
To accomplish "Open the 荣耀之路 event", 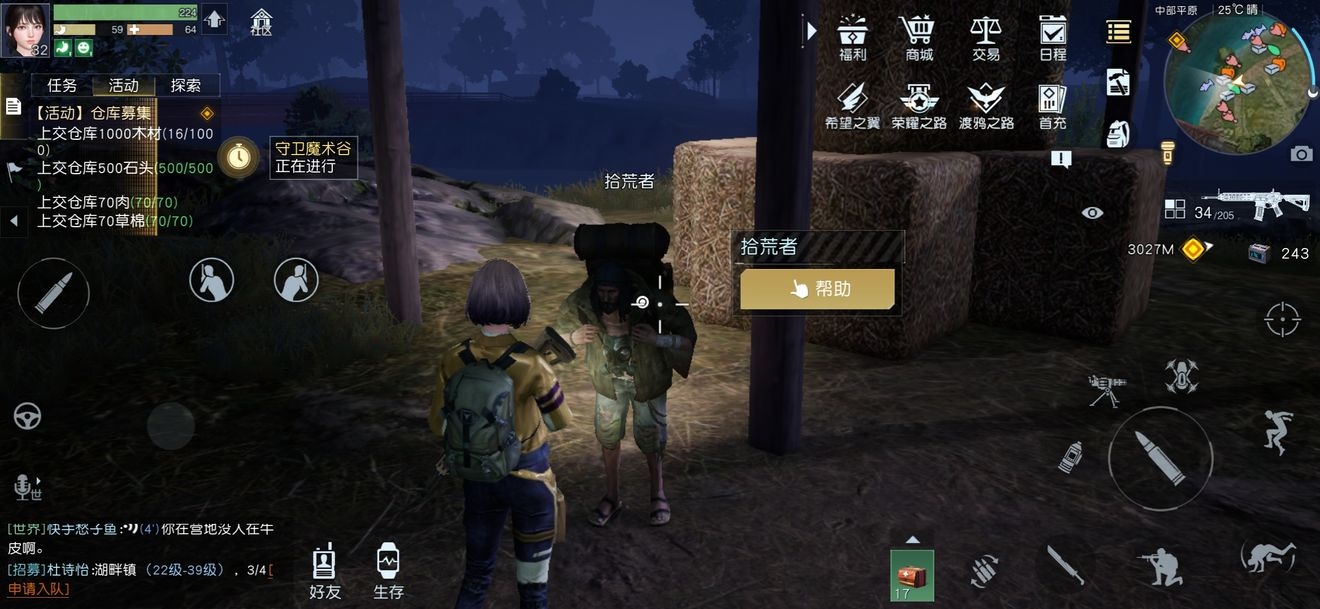I will click(x=918, y=106).
